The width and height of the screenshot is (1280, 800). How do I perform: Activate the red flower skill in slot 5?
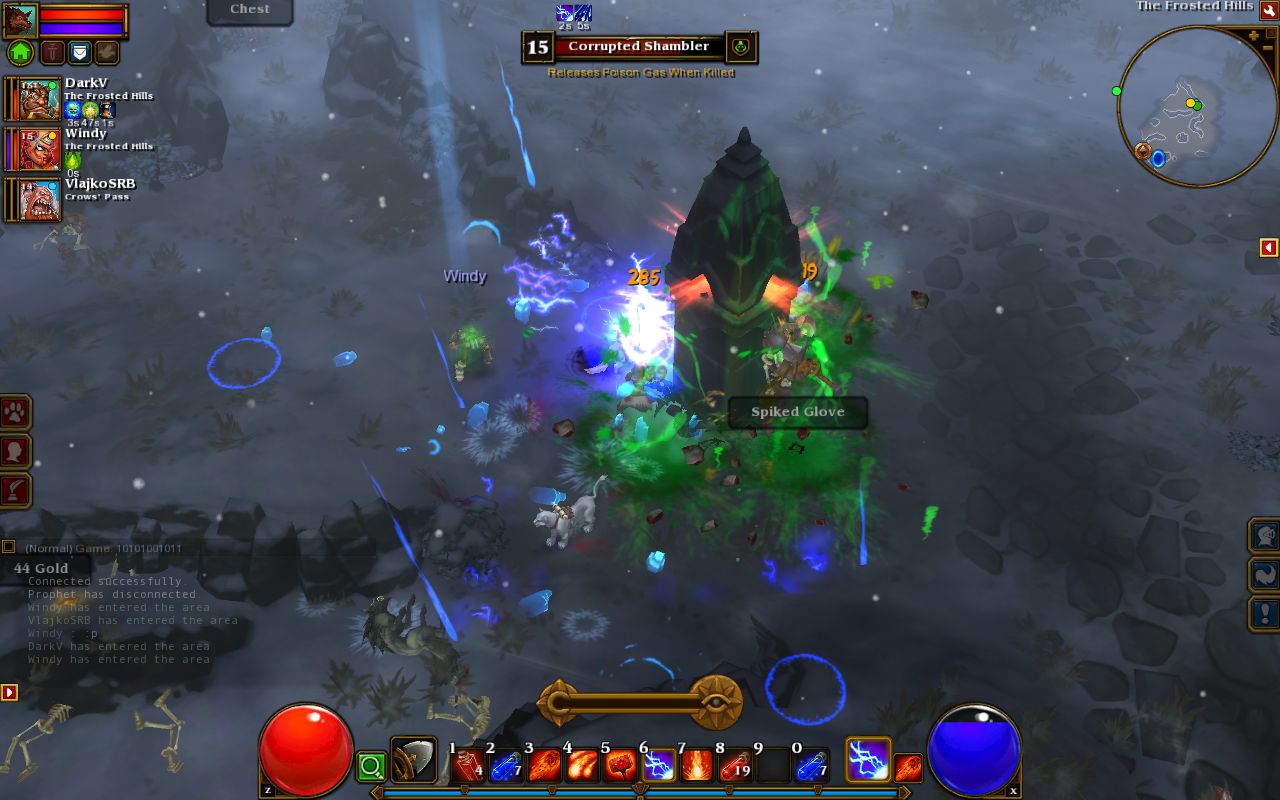pos(620,766)
